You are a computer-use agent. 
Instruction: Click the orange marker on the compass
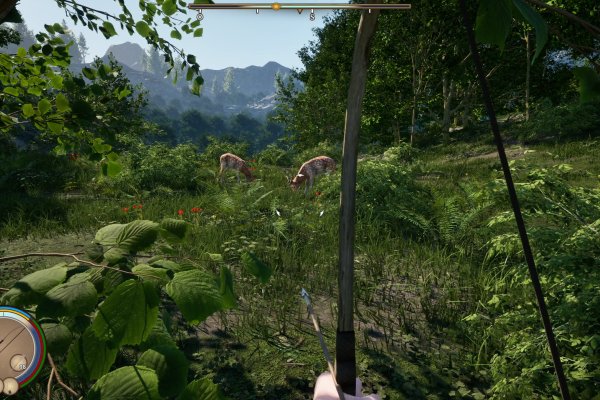[x=276, y=7]
